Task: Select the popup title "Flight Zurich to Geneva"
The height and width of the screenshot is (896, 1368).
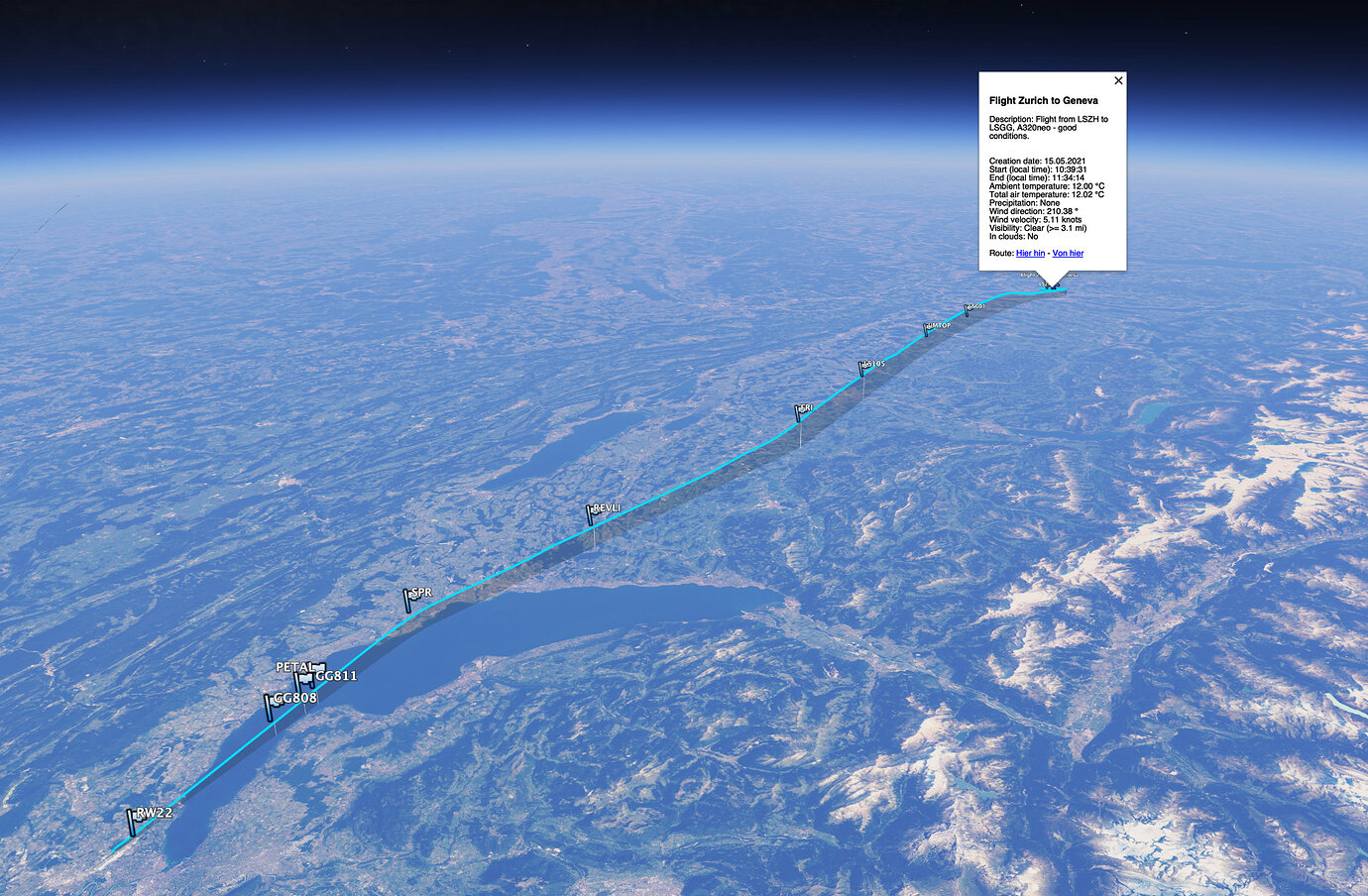Action: pos(1043,100)
